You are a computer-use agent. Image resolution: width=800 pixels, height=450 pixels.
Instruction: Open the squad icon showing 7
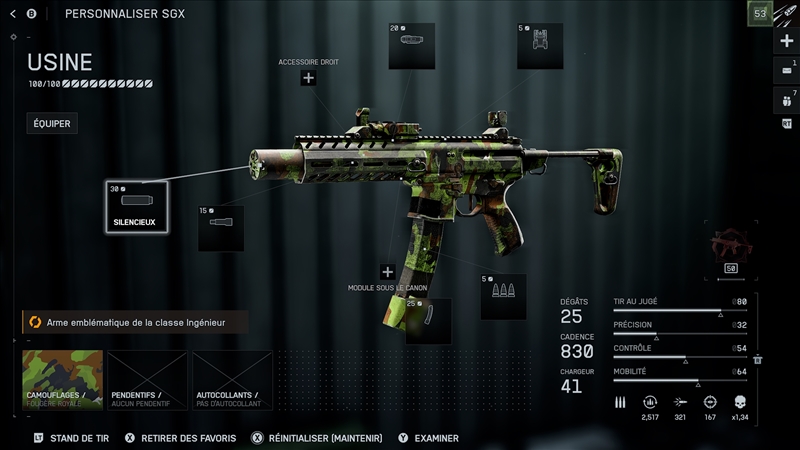pyautogui.click(x=786, y=100)
